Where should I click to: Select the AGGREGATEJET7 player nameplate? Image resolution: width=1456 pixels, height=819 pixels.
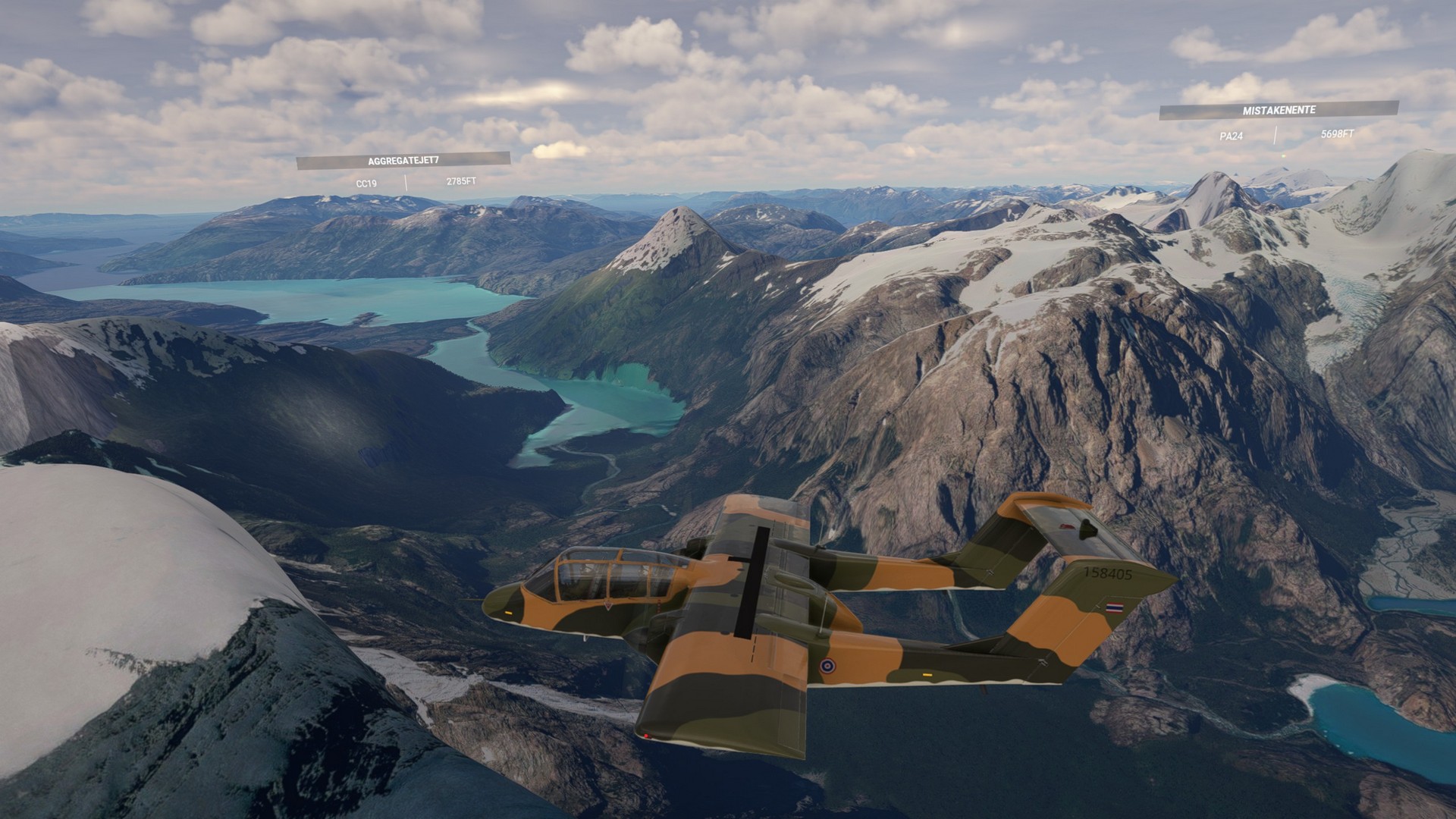(x=403, y=161)
